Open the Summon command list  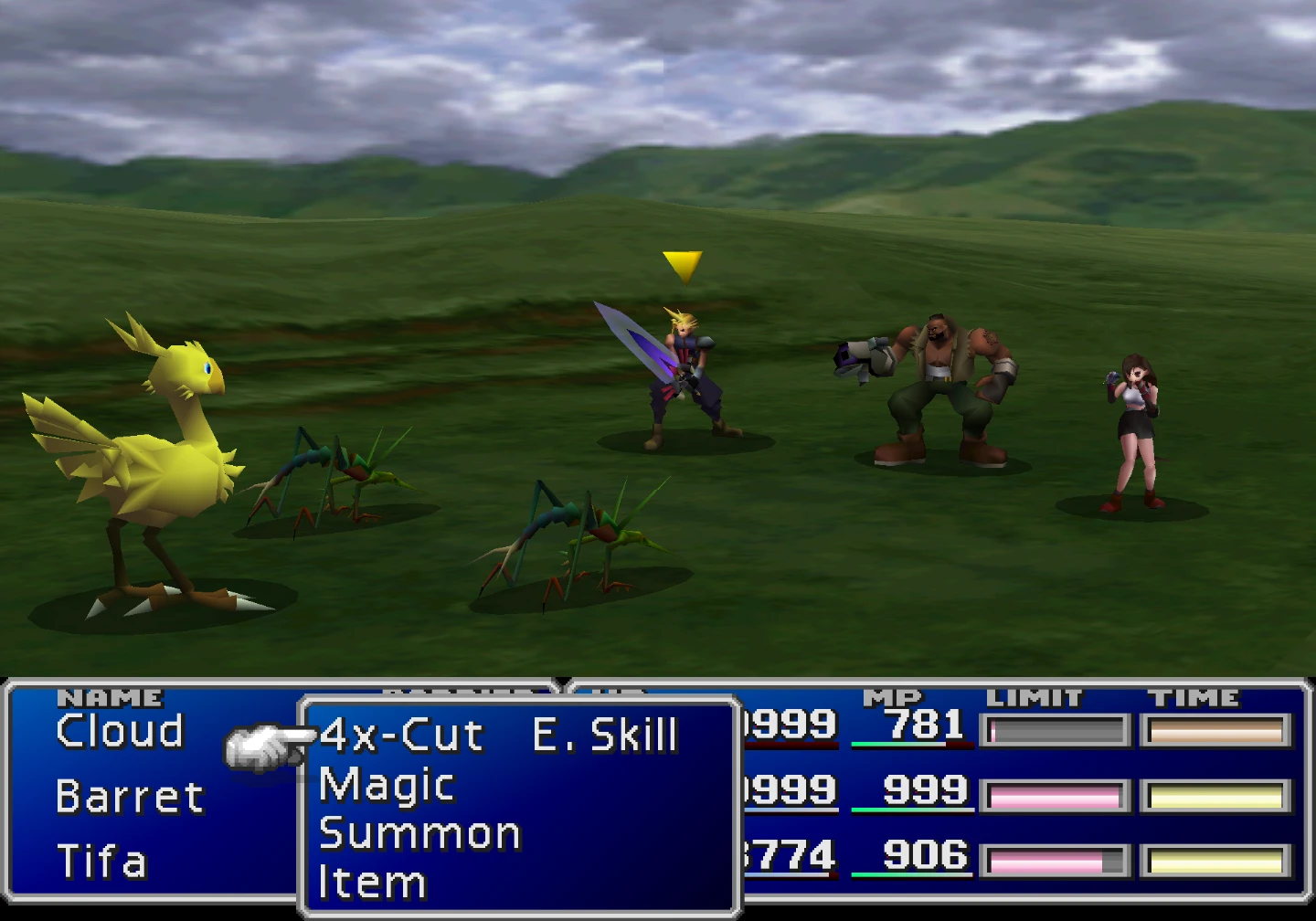(419, 834)
